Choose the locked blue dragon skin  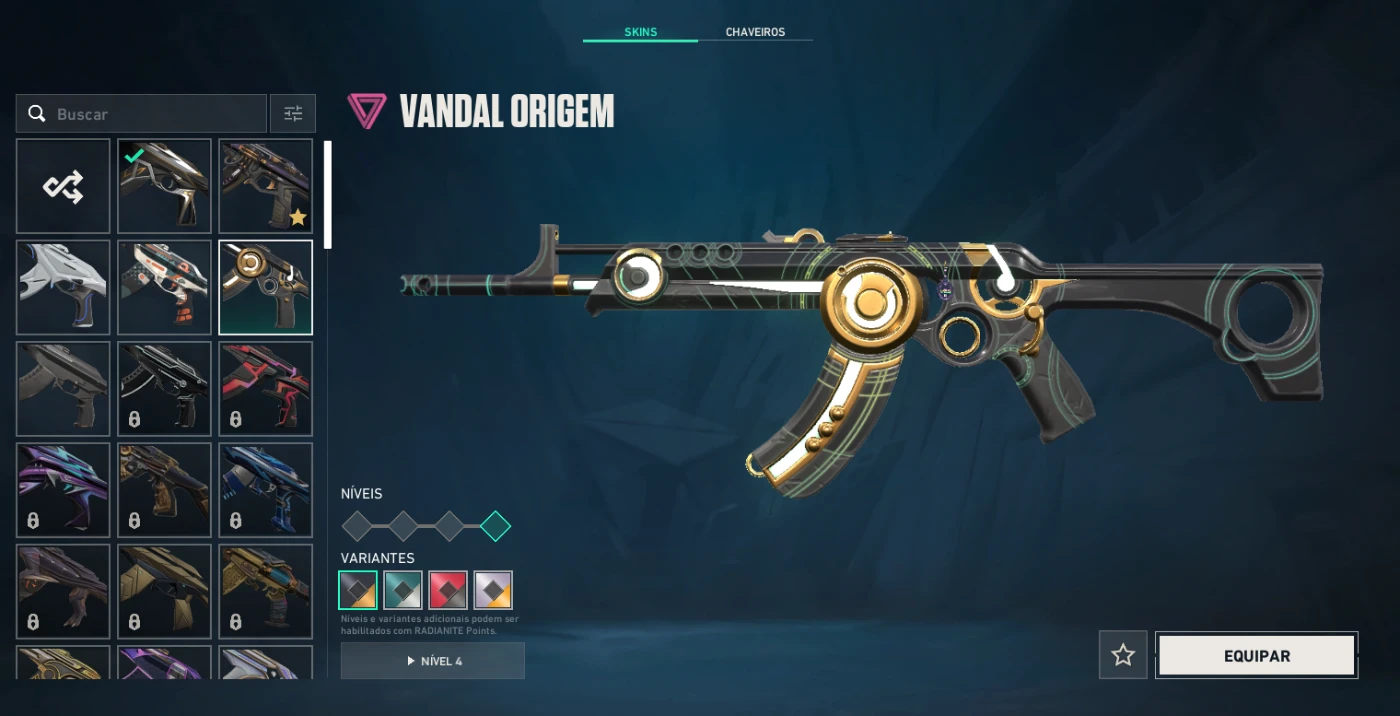tap(265, 489)
